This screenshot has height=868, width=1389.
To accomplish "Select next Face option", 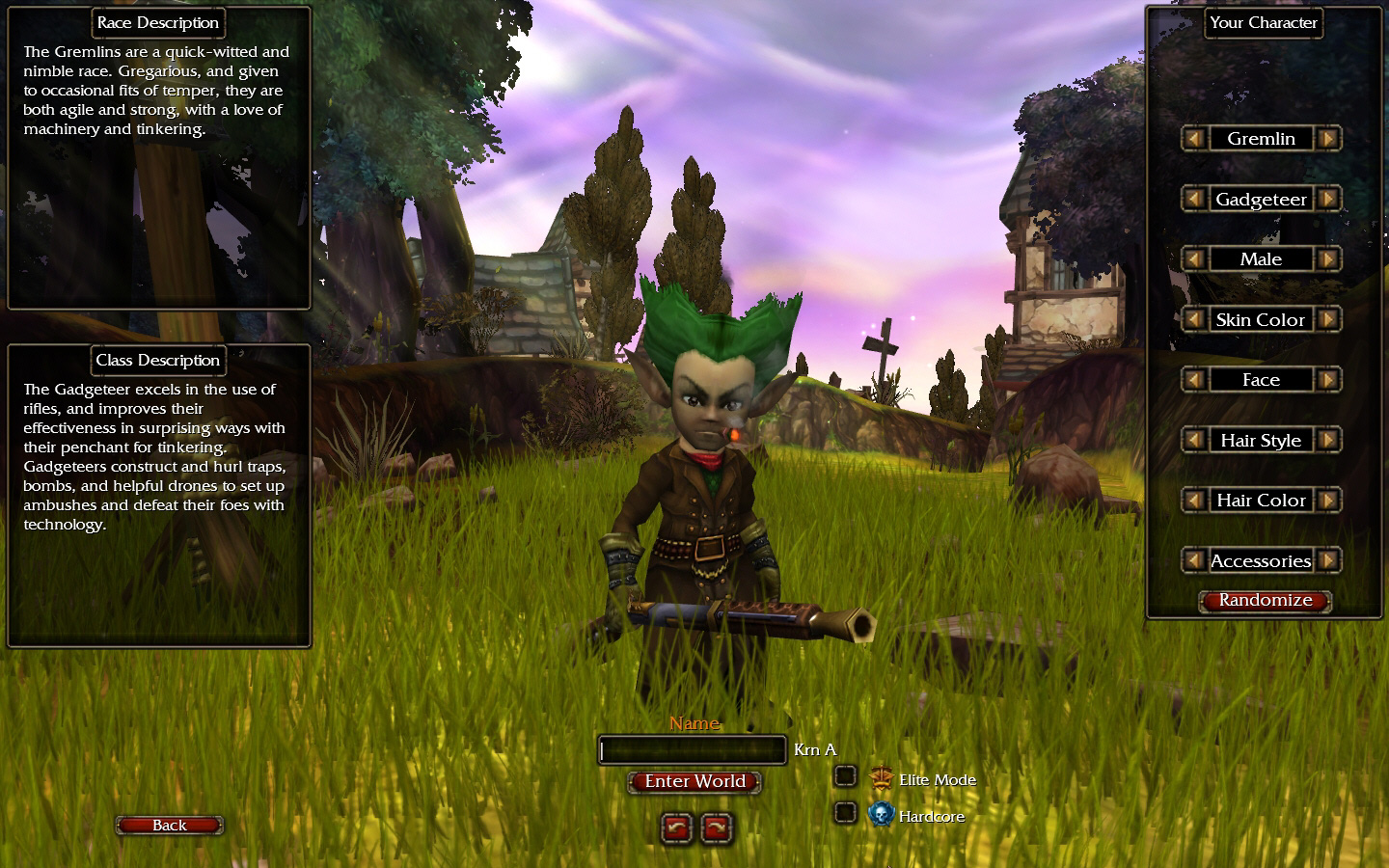I will pos(1328,380).
